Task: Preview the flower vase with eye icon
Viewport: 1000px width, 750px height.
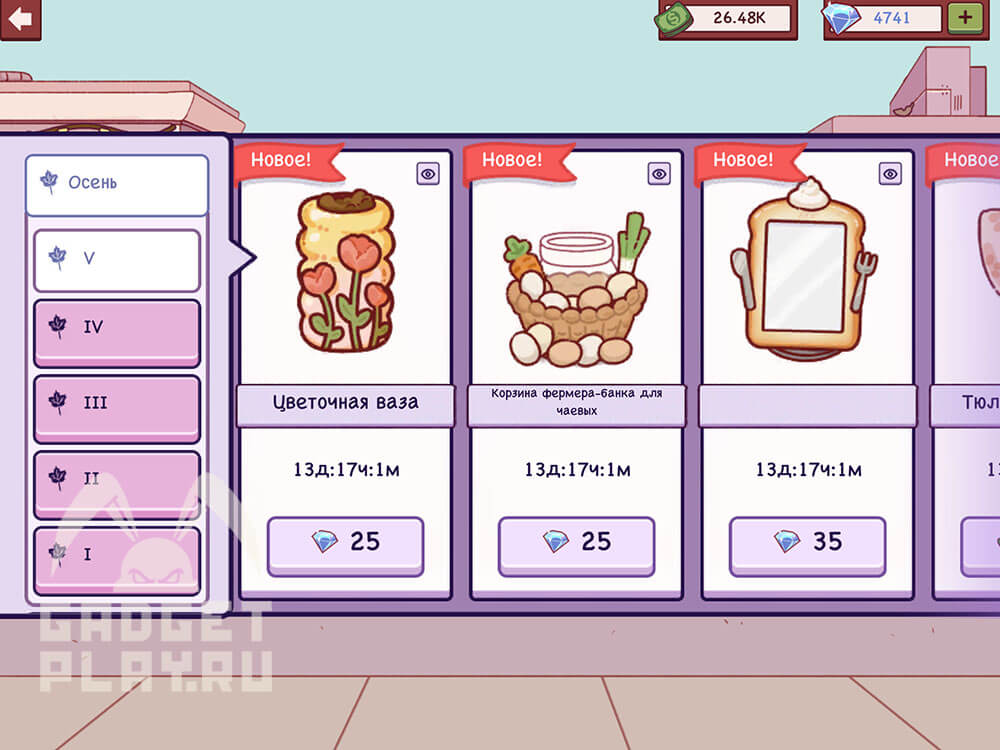Action: pos(428,174)
